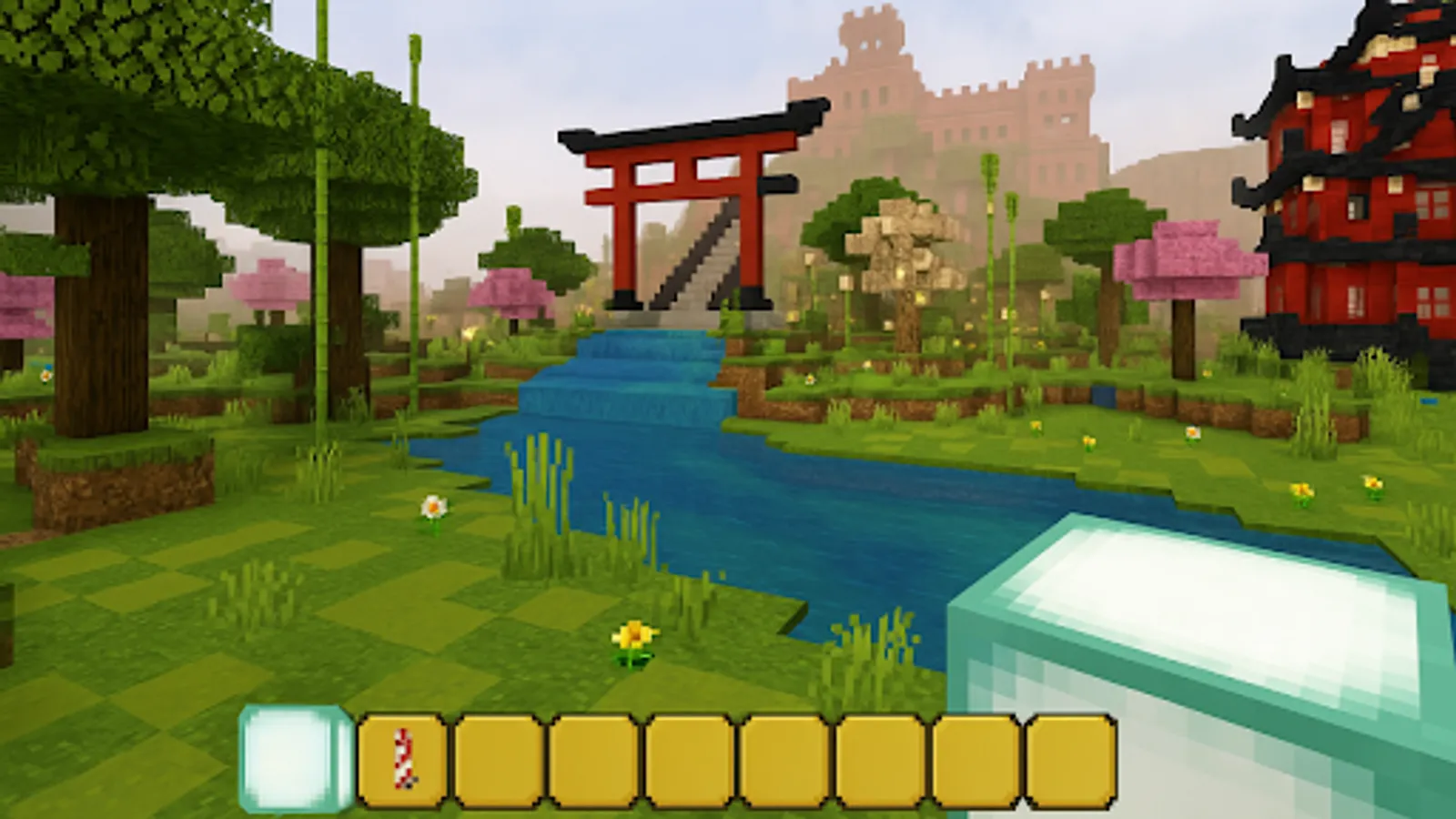This screenshot has width=1456, height=819.
Task: Select the diamond block in the first hotbar slot
Action: coord(289,757)
